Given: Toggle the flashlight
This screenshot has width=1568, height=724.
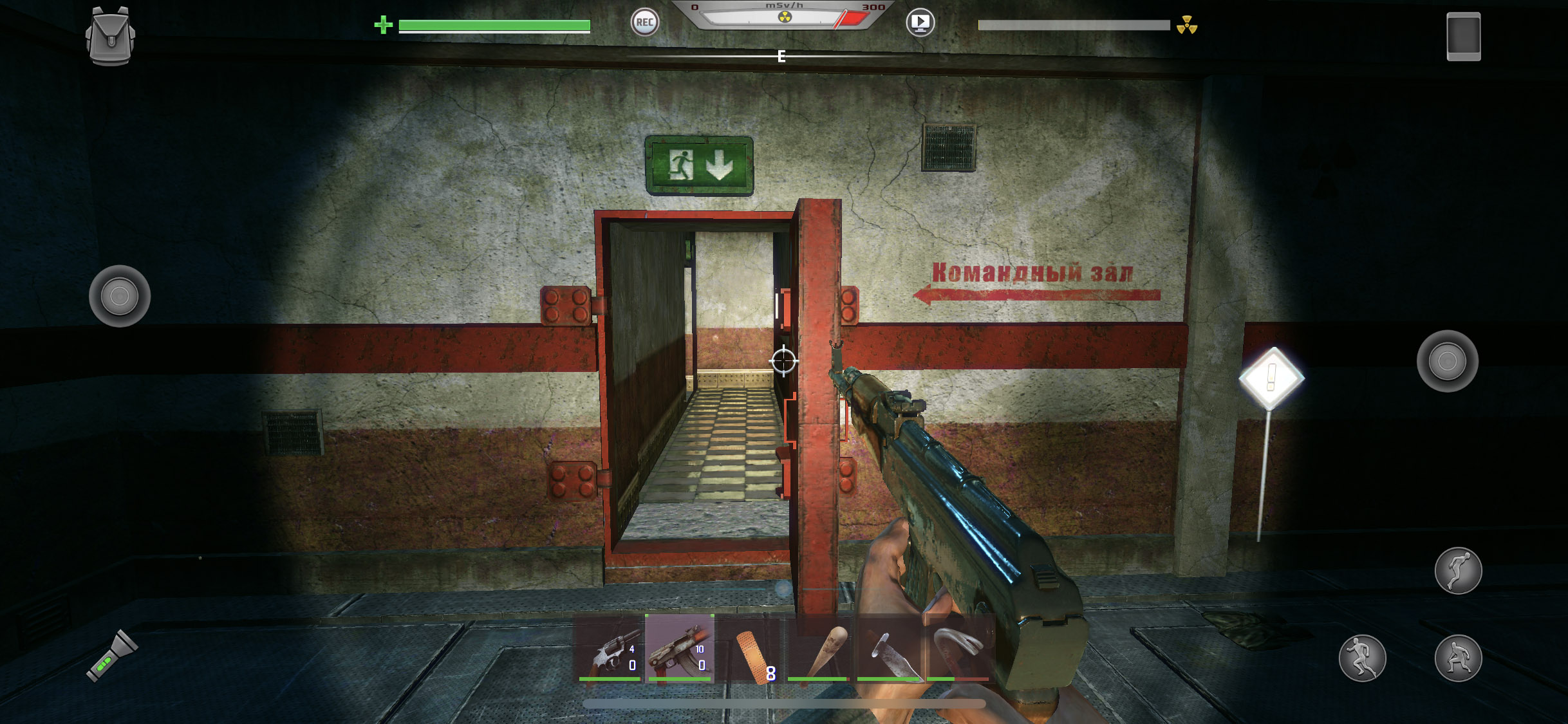Looking at the screenshot, I should click(112, 656).
